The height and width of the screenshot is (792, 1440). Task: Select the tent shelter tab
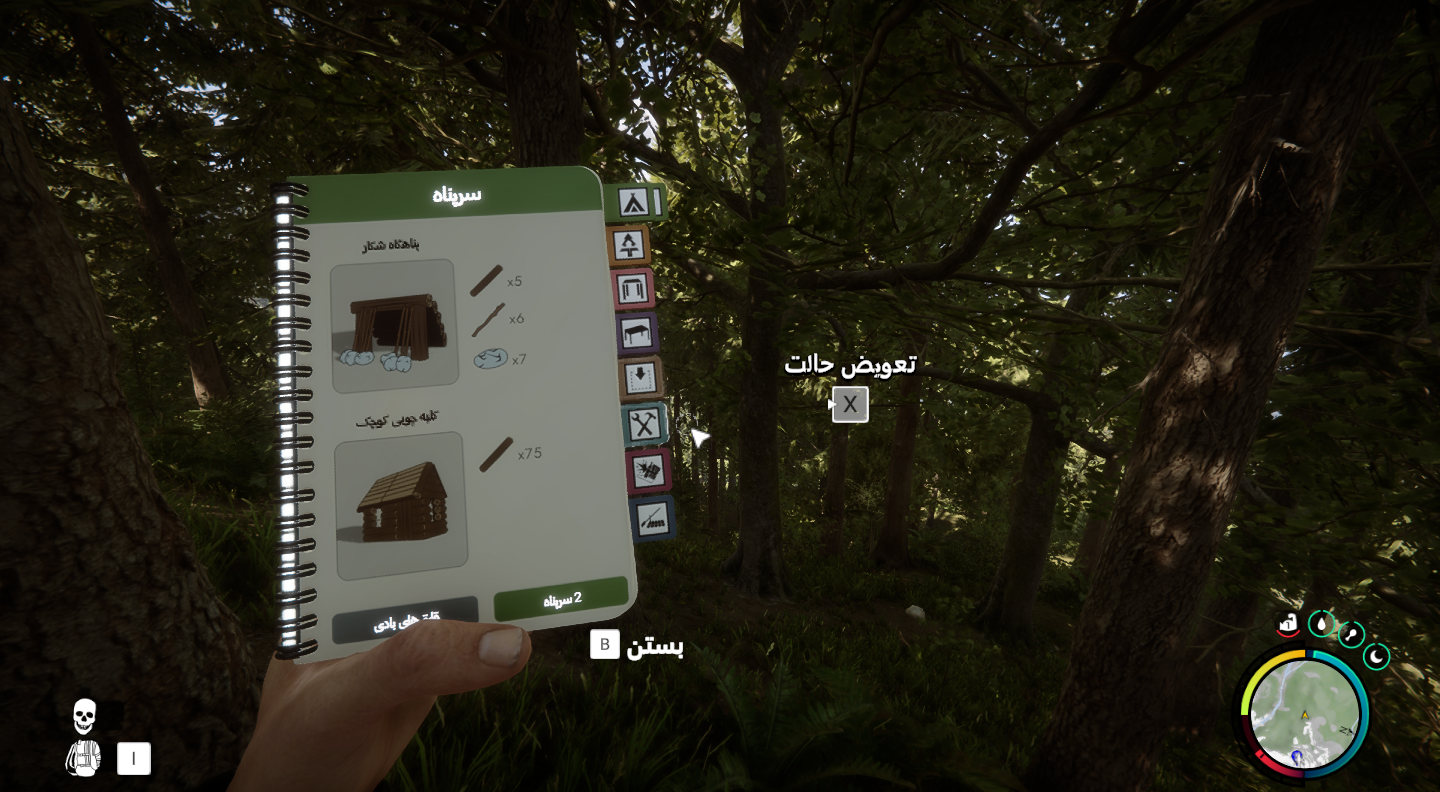point(631,202)
